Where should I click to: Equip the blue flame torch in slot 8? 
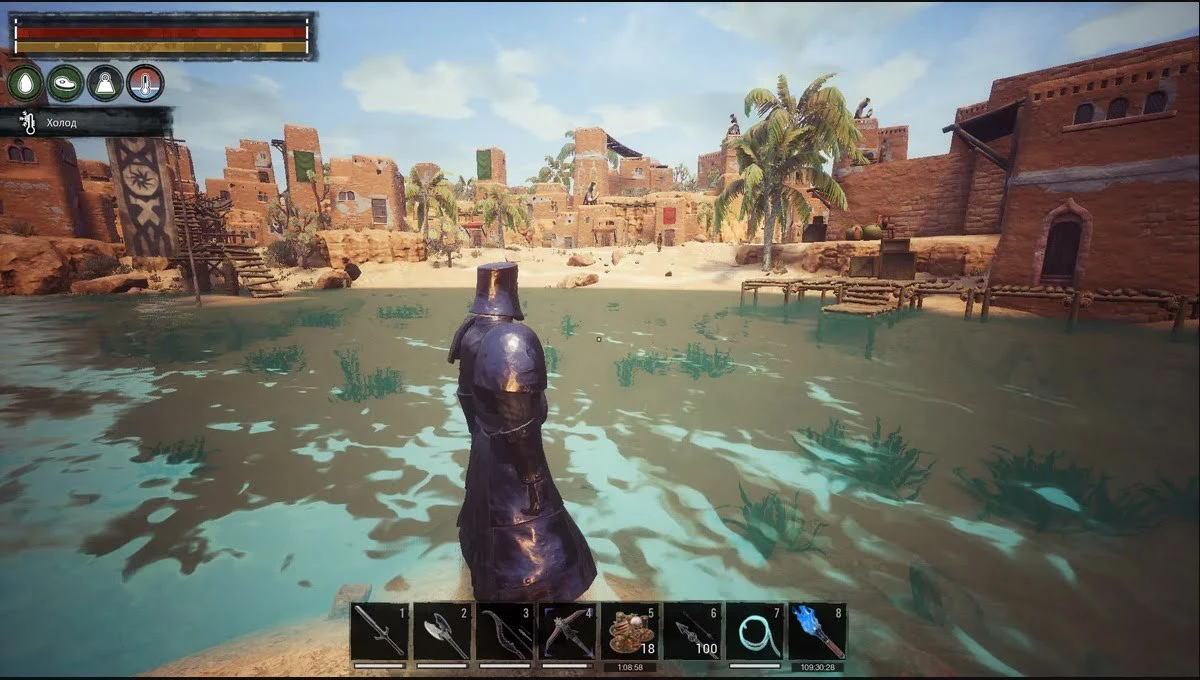tap(817, 632)
